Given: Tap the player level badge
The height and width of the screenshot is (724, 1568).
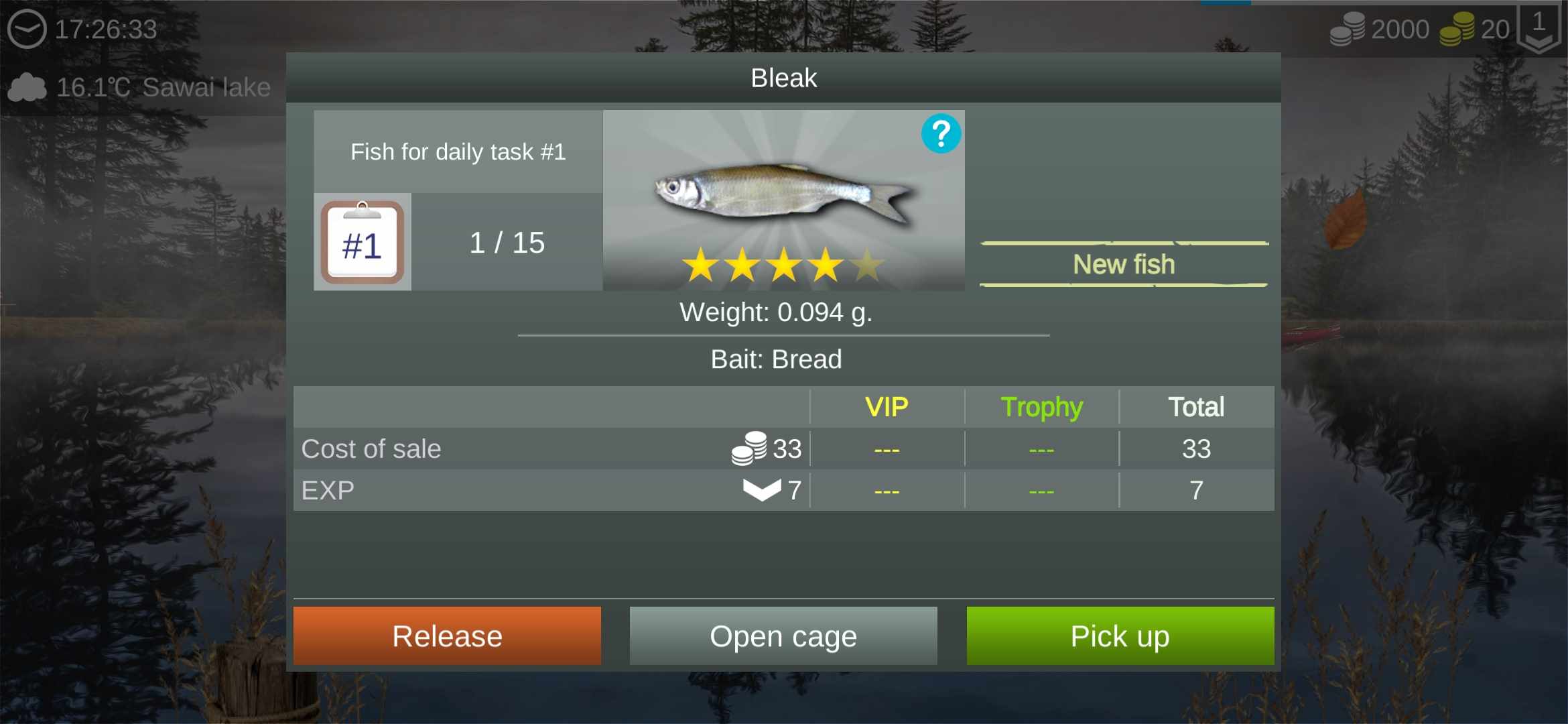Looking at the screenshot, I should click(1539, 28).
